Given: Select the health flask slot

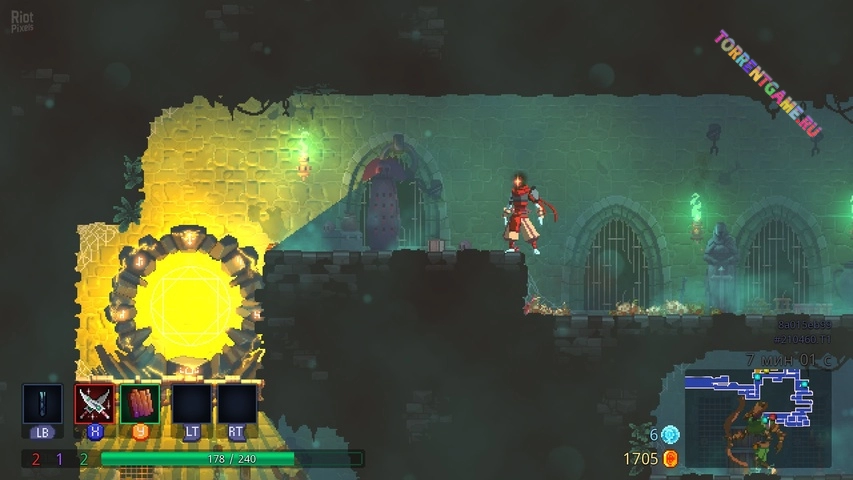Looking at the screenshot, I should coord(42,404).
